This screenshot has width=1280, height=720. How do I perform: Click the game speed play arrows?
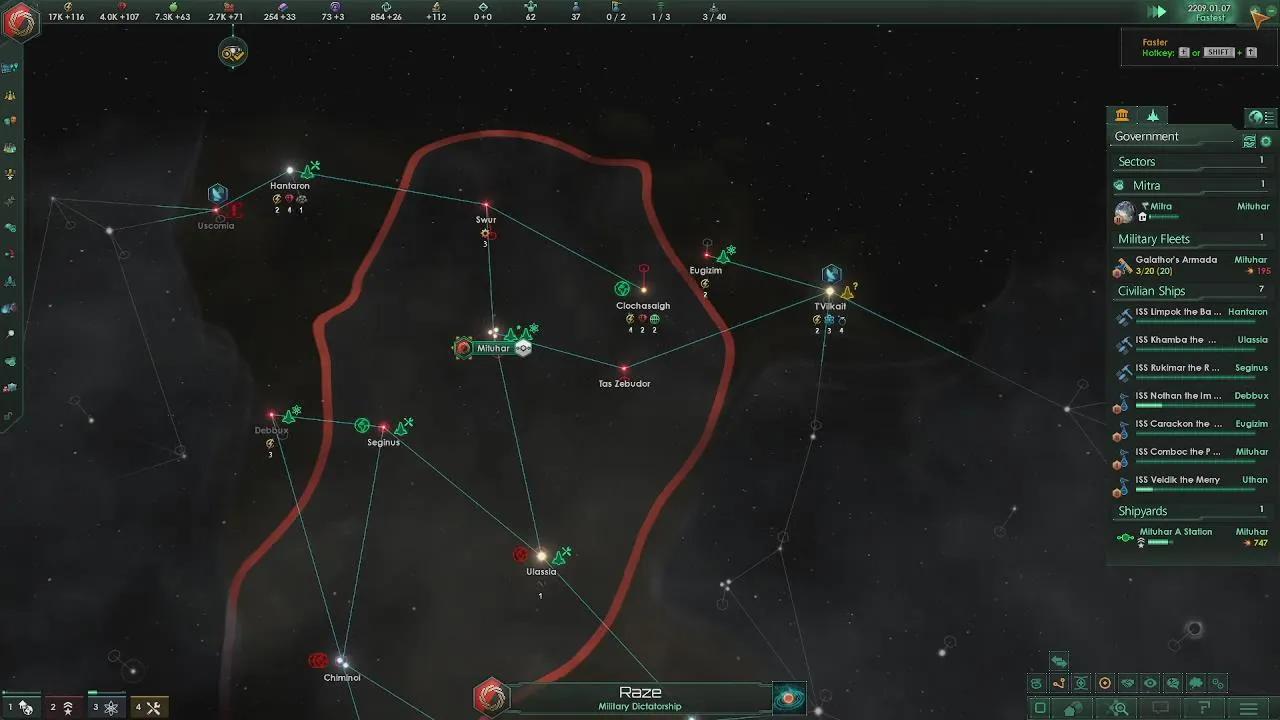(1157, 12)
